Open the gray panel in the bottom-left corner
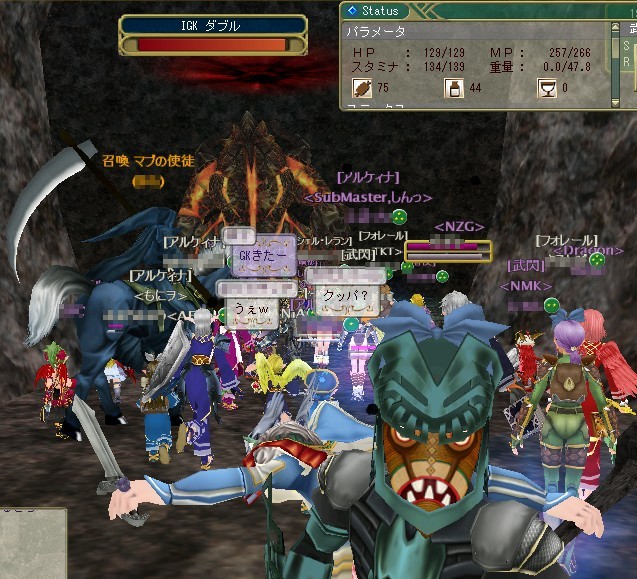The height and width of the screenshot is (579, 637). pos(32,543)
